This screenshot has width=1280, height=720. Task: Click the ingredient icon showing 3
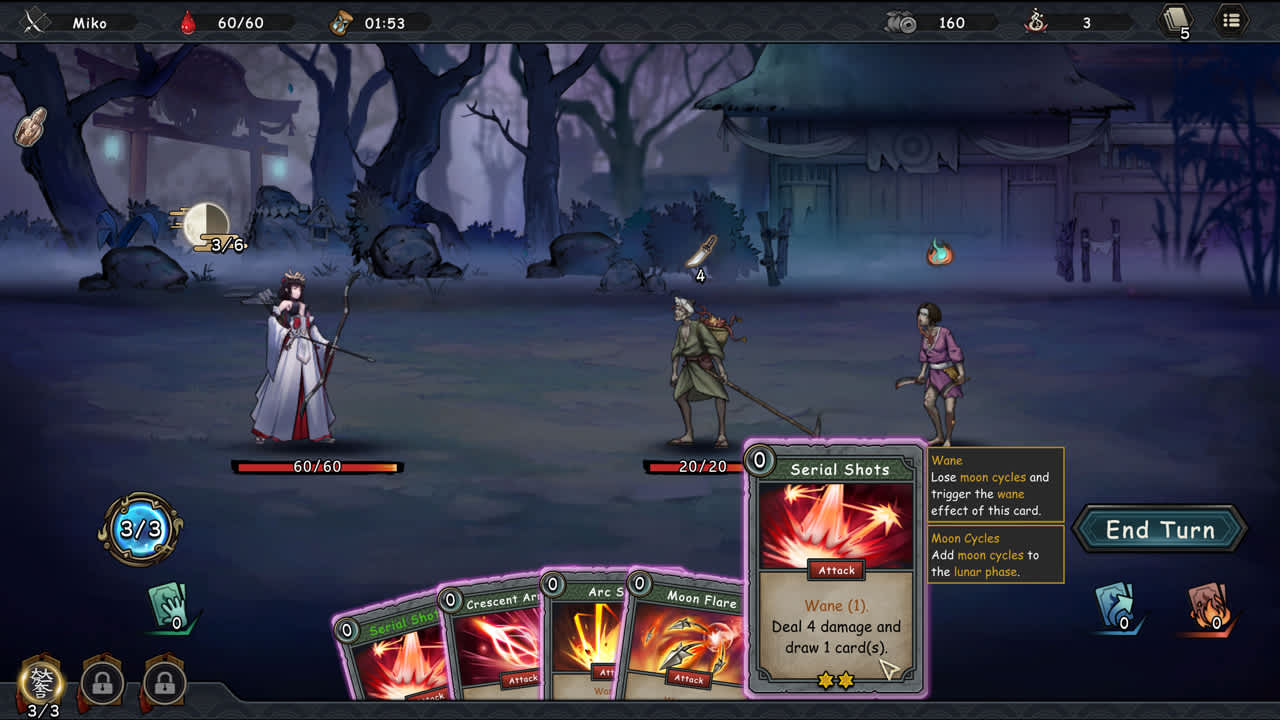[1037, 21]
